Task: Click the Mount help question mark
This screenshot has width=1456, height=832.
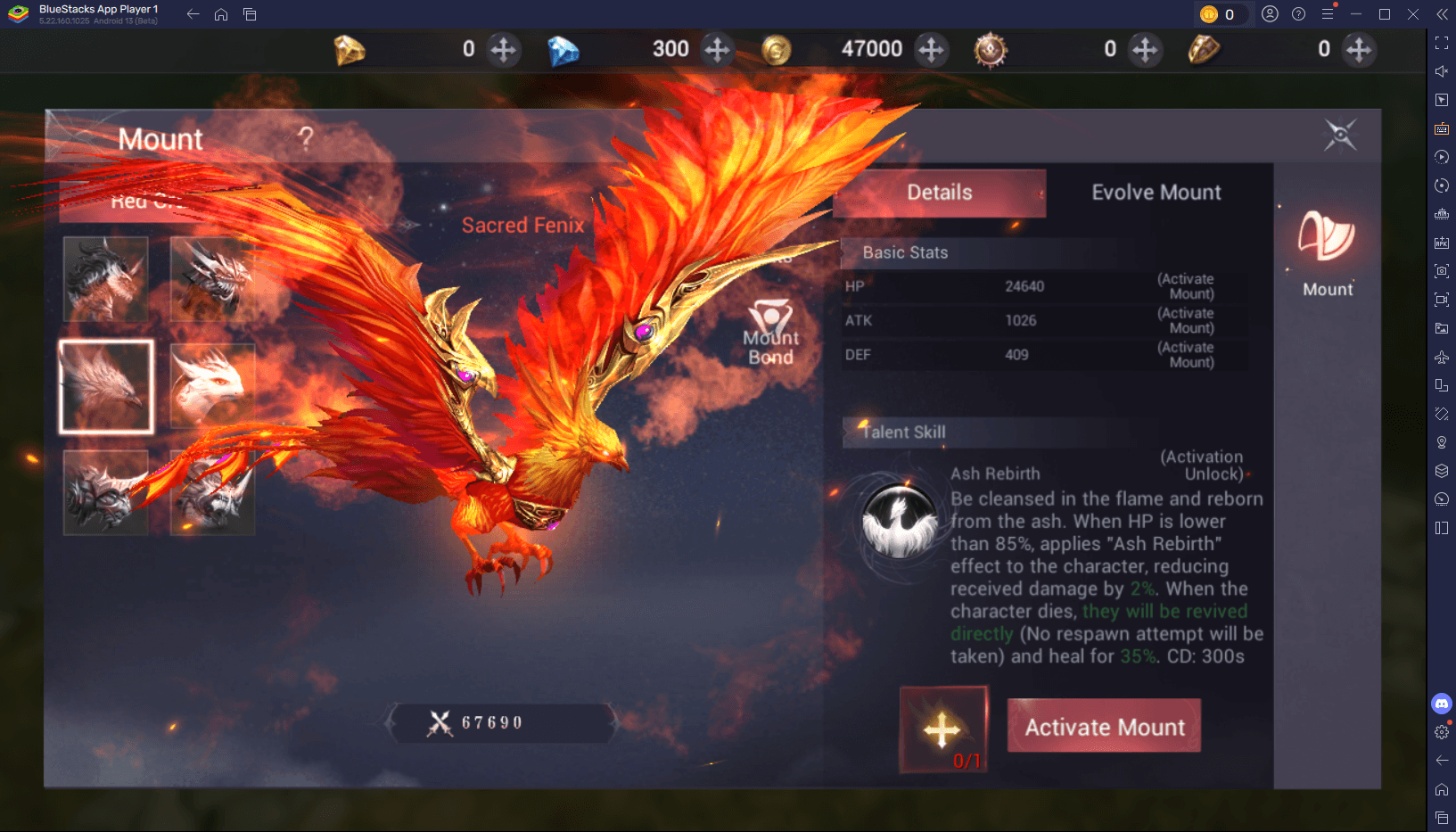Action: pyautogui.click(x=307, y=138)
